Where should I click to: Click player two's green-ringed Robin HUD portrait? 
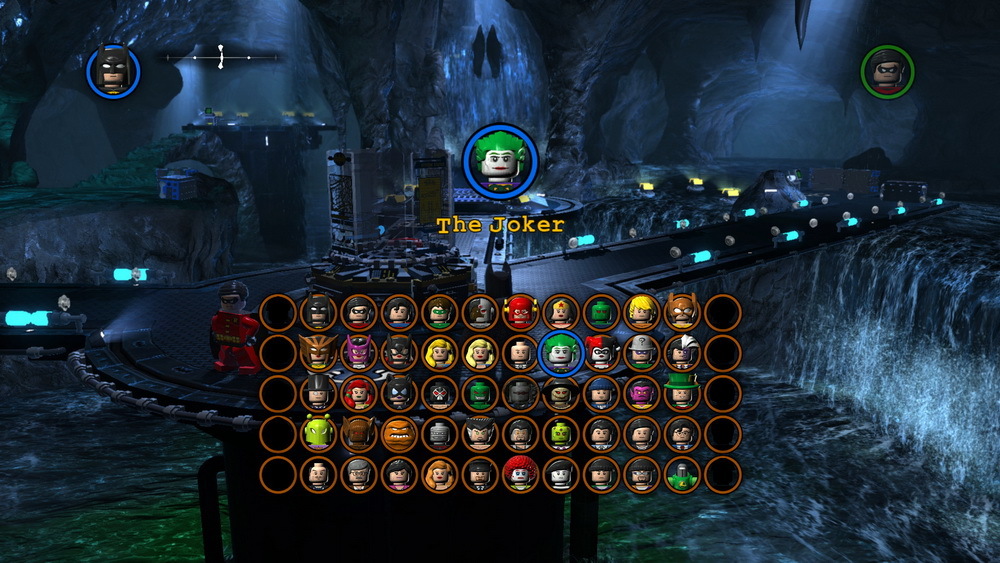point(887,71)
